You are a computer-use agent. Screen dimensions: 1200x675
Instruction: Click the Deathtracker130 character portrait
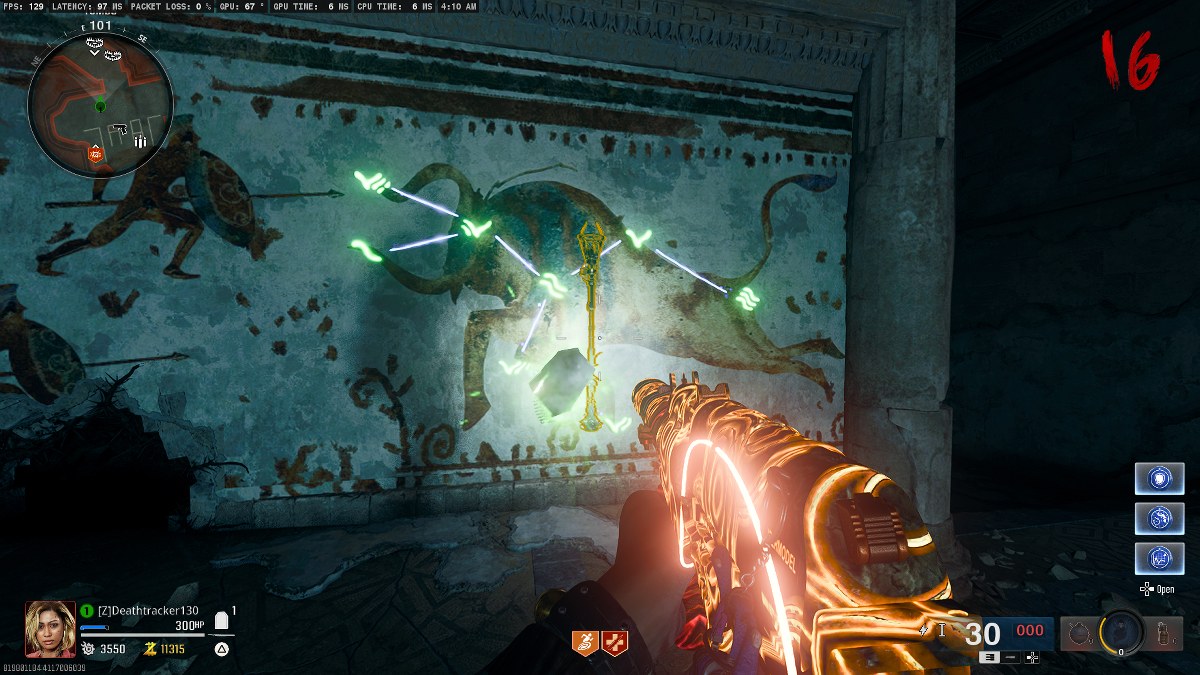[49, 627]
